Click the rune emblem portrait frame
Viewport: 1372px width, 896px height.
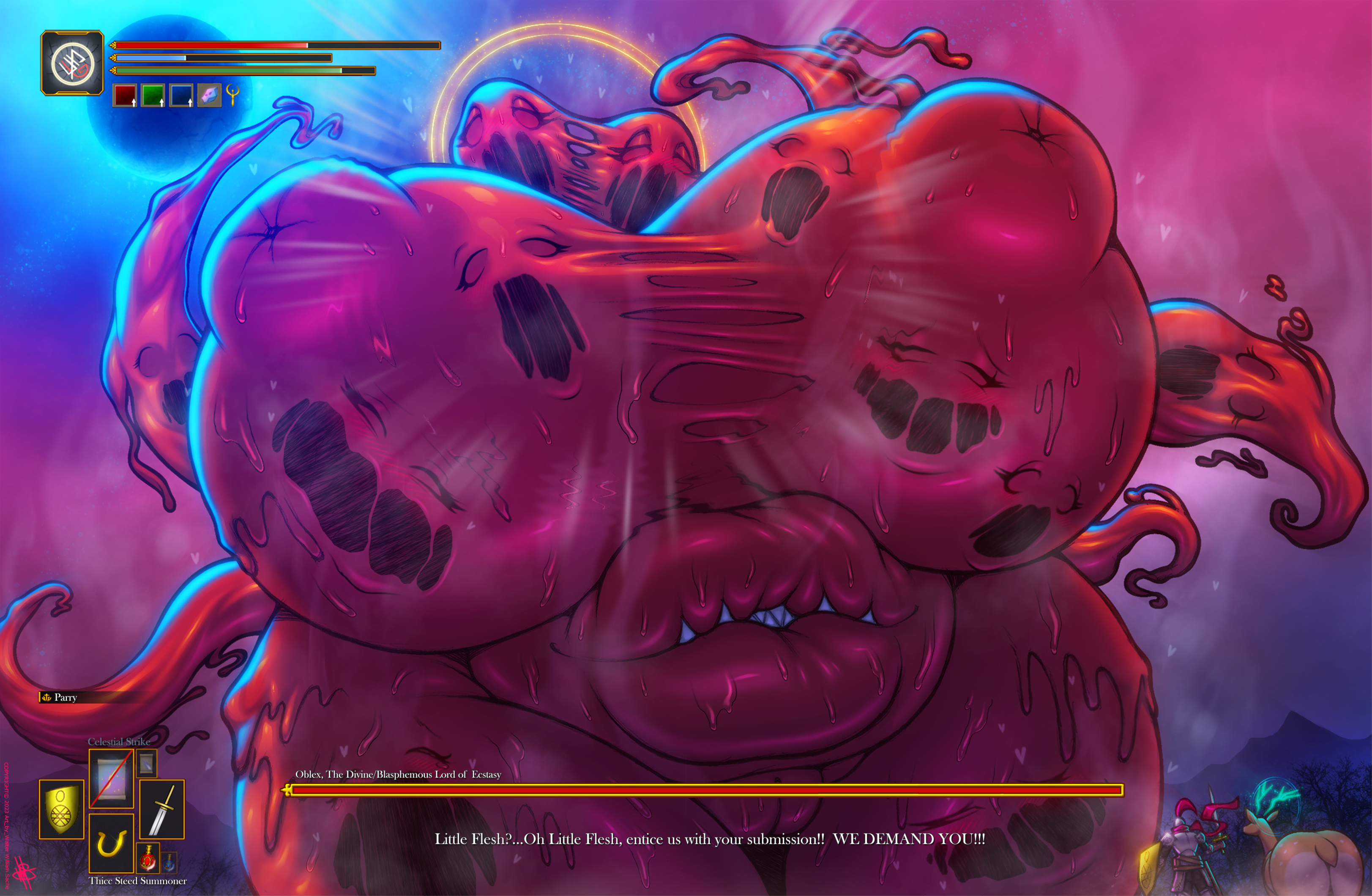[72, 63]
